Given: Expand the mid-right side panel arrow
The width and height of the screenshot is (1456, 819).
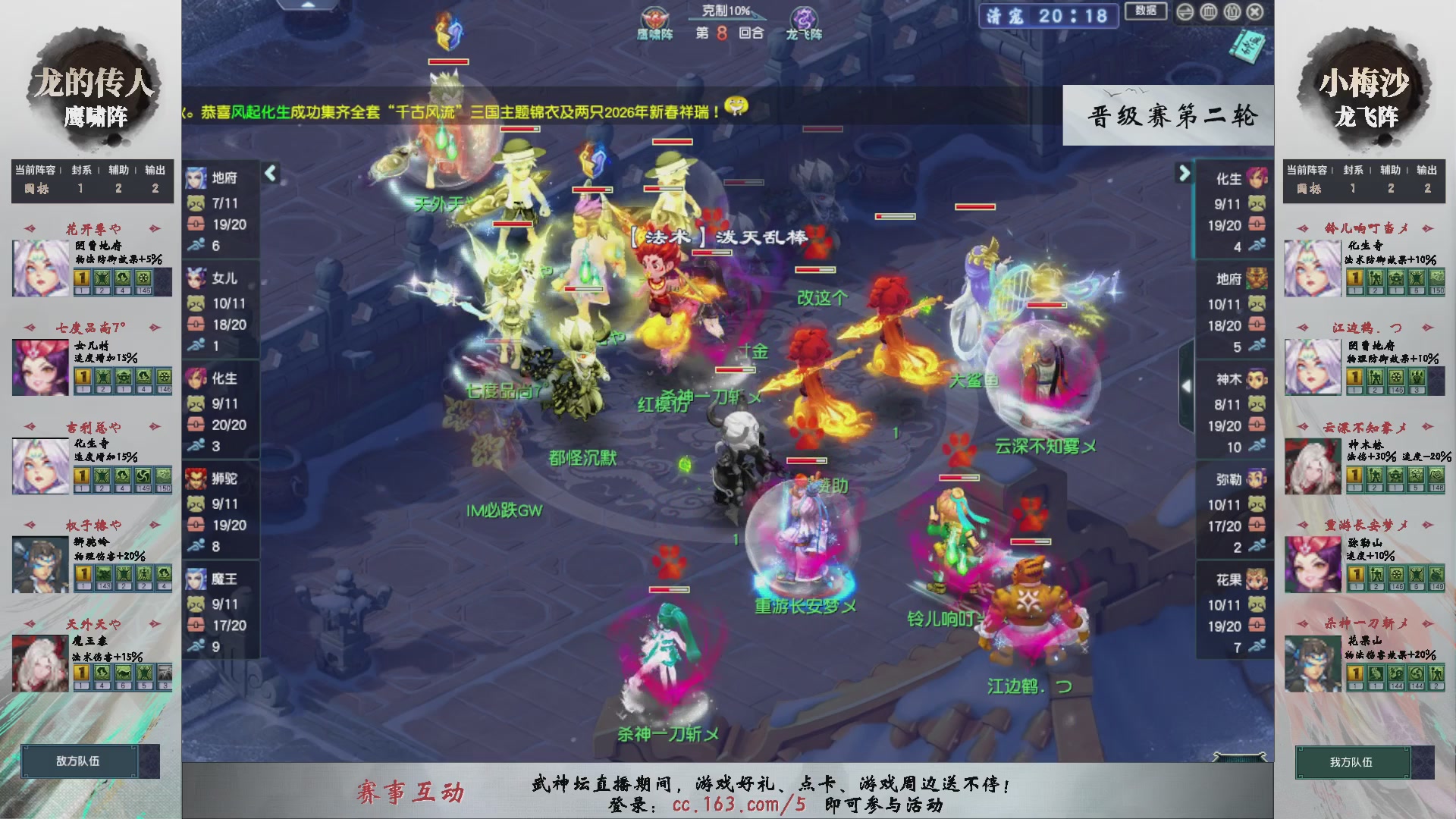Looking at the screenshot, I should click(1188, 385).
